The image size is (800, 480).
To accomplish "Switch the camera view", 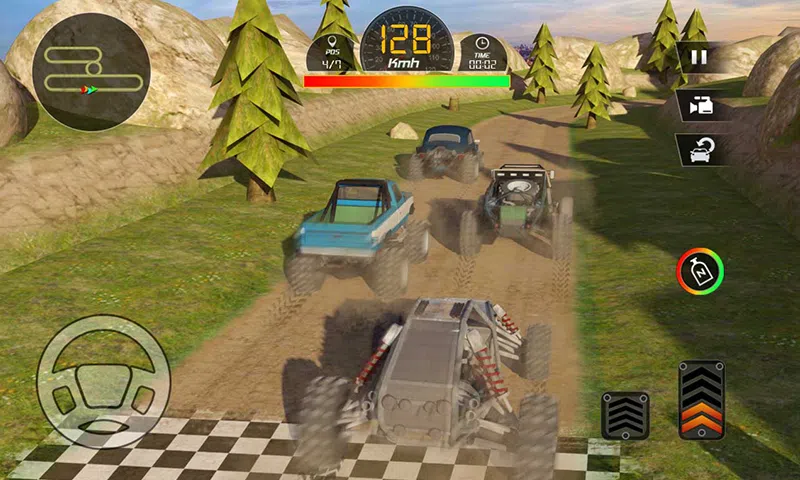I will click(x=699, y=104).
